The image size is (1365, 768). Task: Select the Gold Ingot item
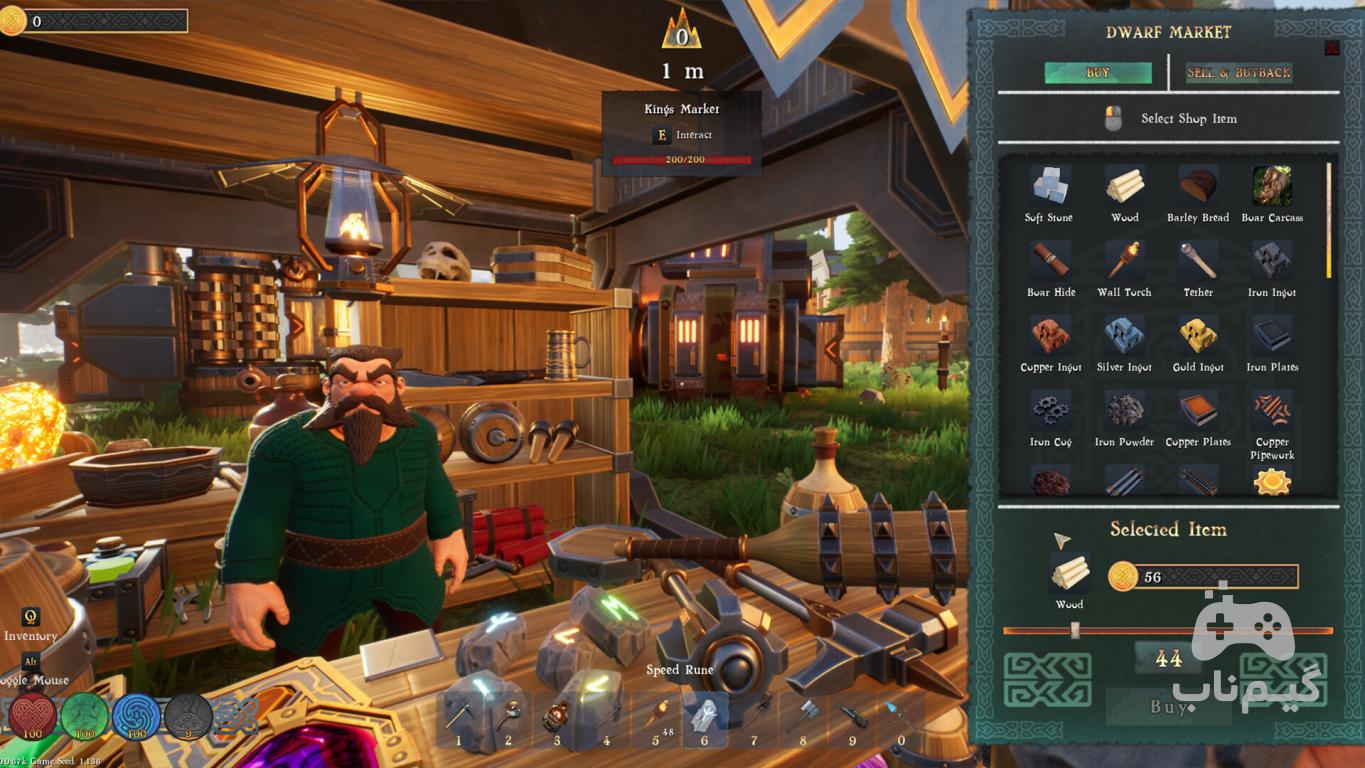[x=1198, y=337]
